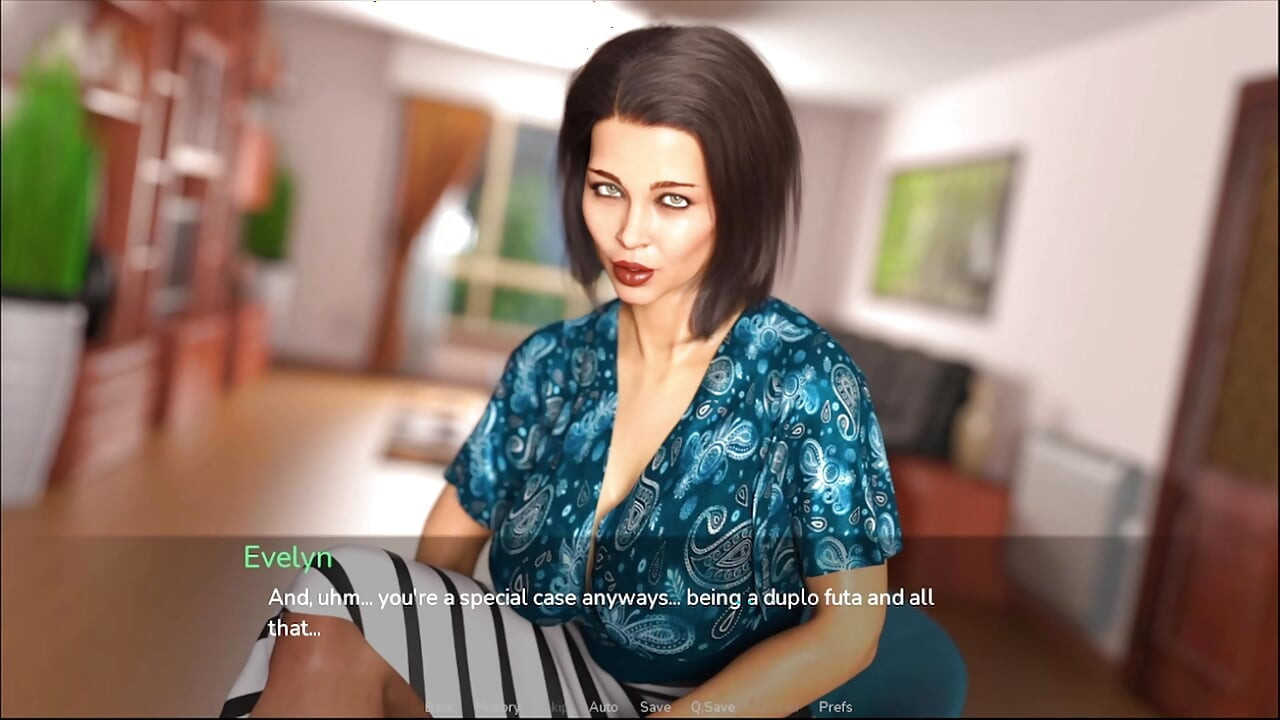Perform a quick save with Q.Save
This screenshot has height=720, width=1280.
pyautogui.click(x=711, y=707)
